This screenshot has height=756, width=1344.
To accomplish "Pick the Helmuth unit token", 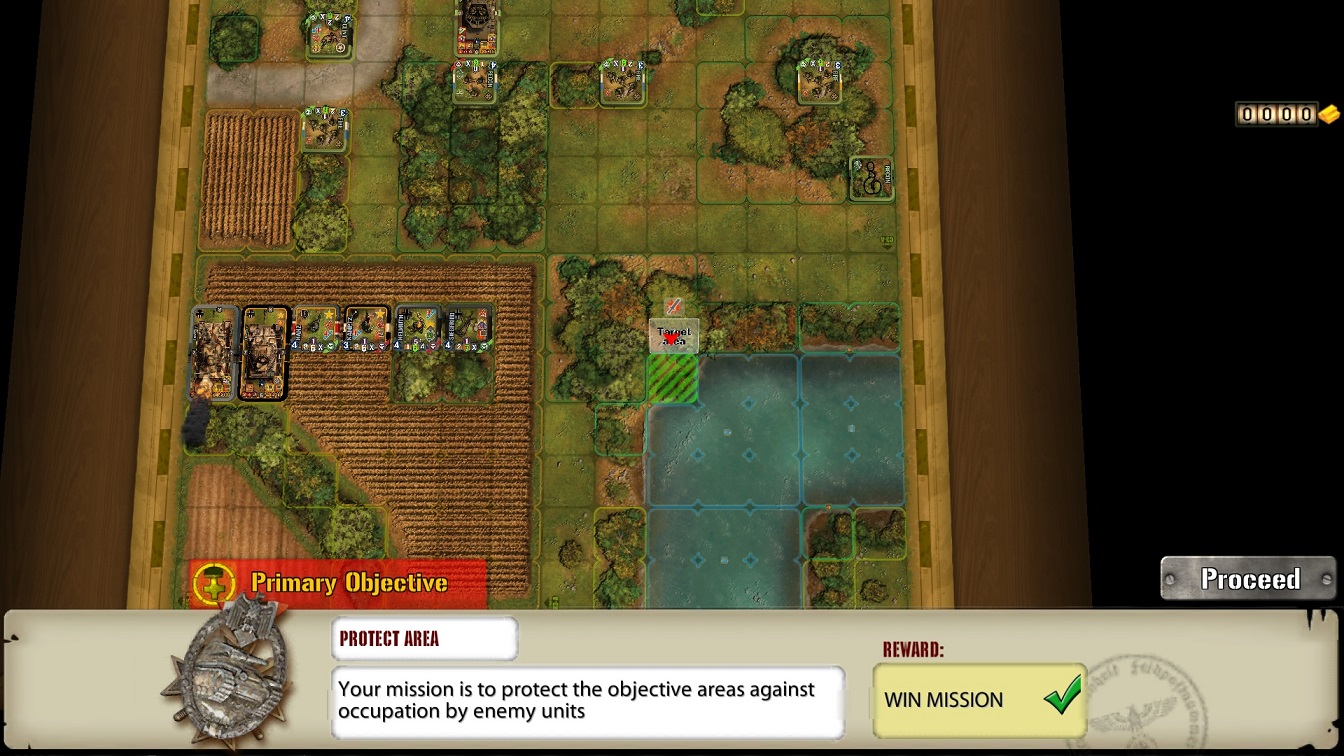I will click(x=418, y=329).
